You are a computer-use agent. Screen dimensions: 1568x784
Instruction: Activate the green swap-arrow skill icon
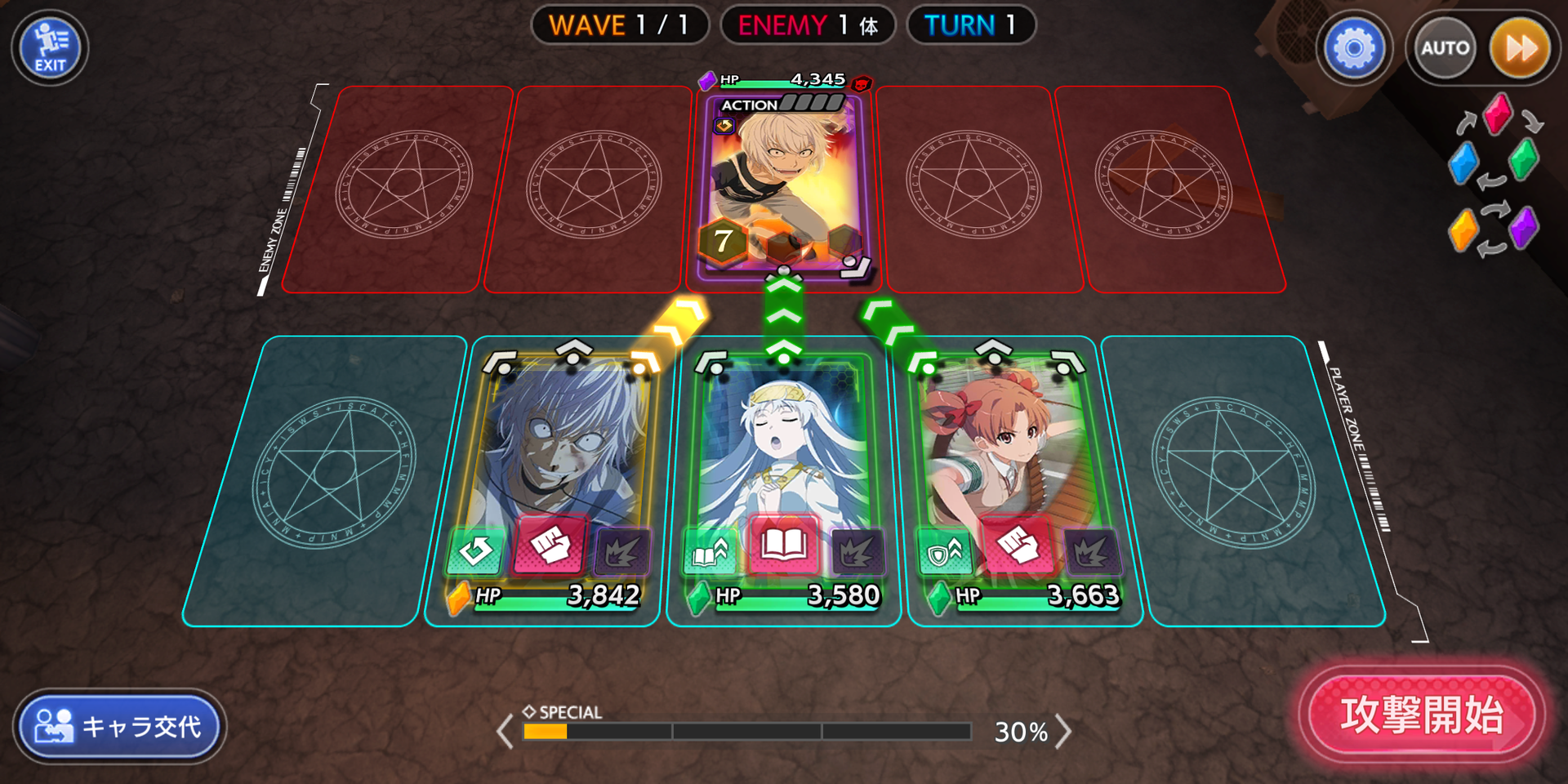[474, 552]
